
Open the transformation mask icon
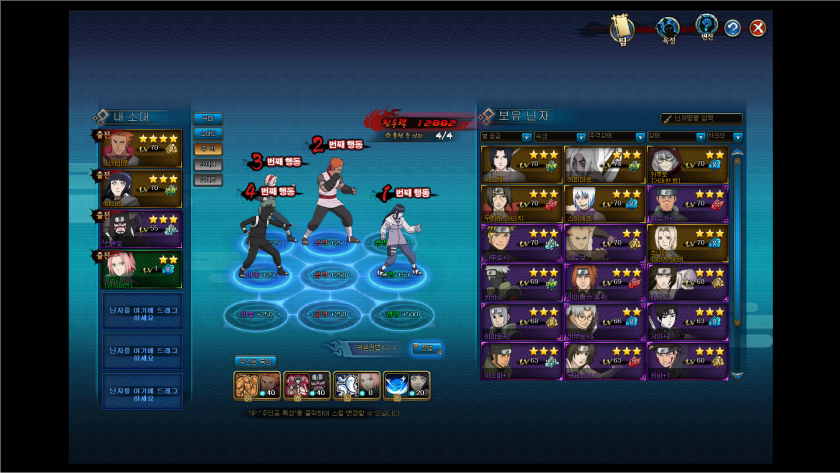coord(707,26)
